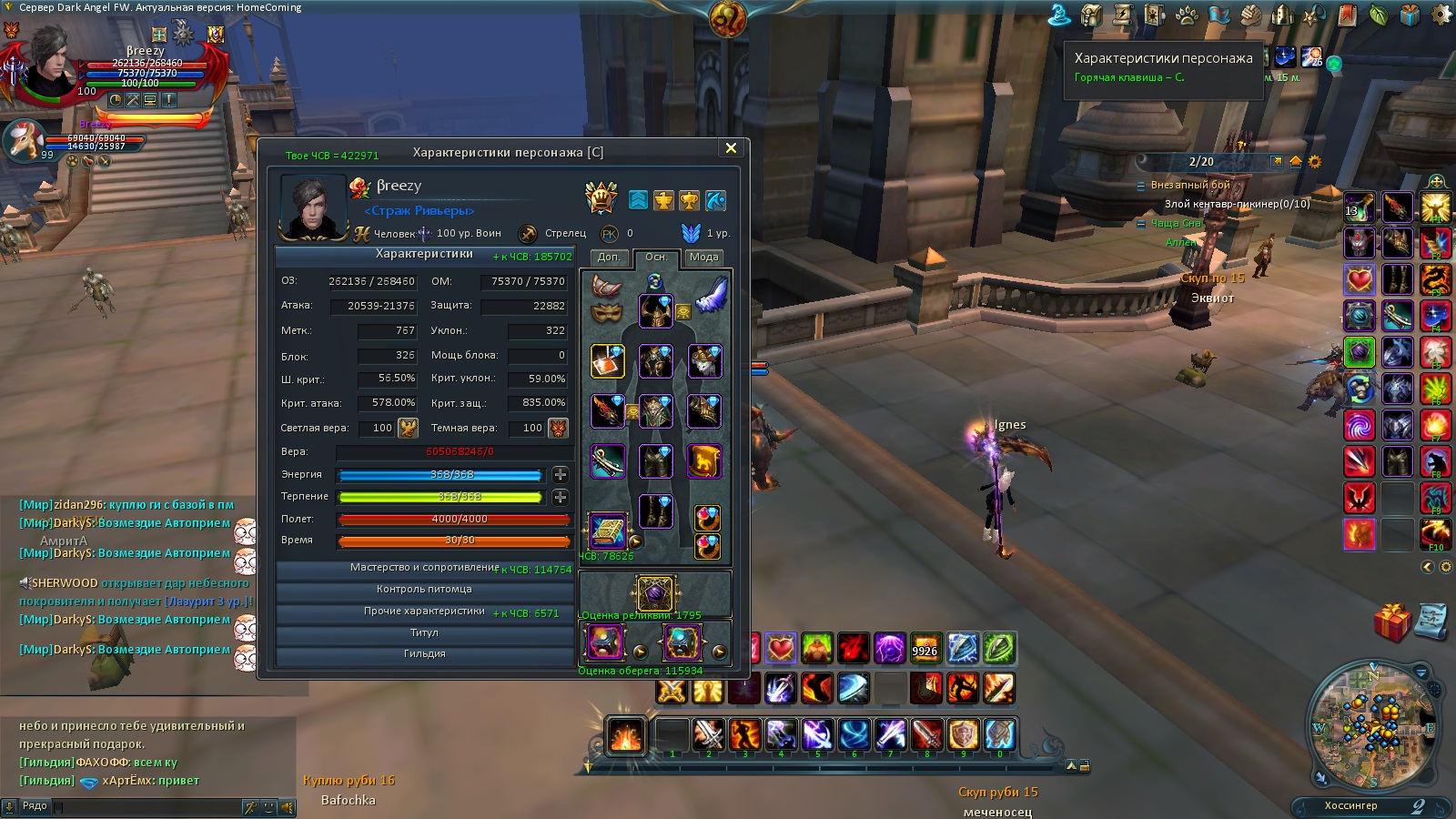This screenshot has height=819, width=1456.
Task: Open the blue wizard hat menu
Action: pos(1059,15)
